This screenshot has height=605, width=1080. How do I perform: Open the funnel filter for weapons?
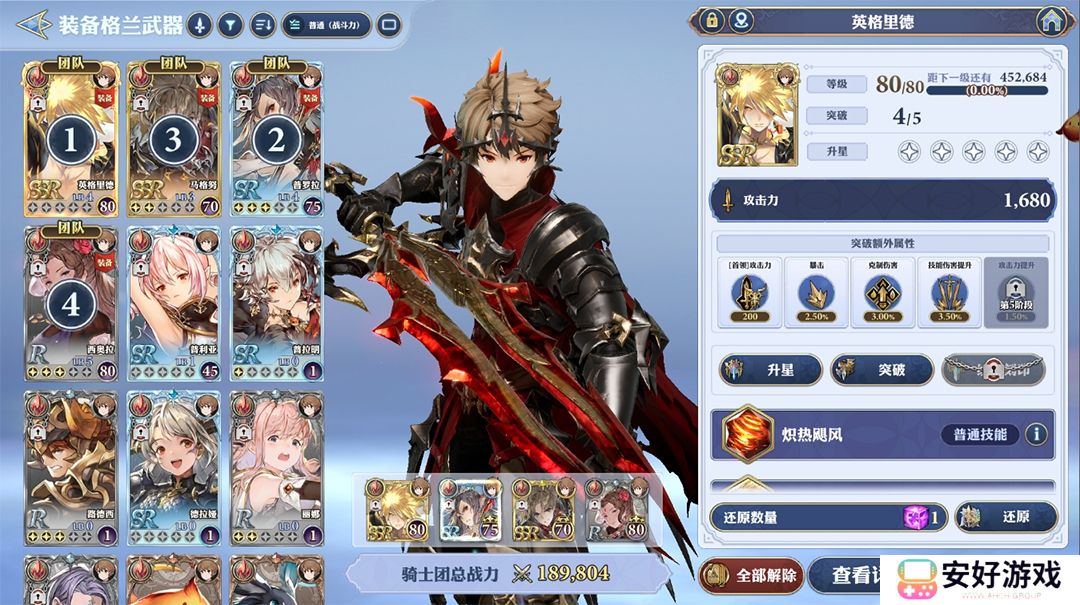click(231, 25)
